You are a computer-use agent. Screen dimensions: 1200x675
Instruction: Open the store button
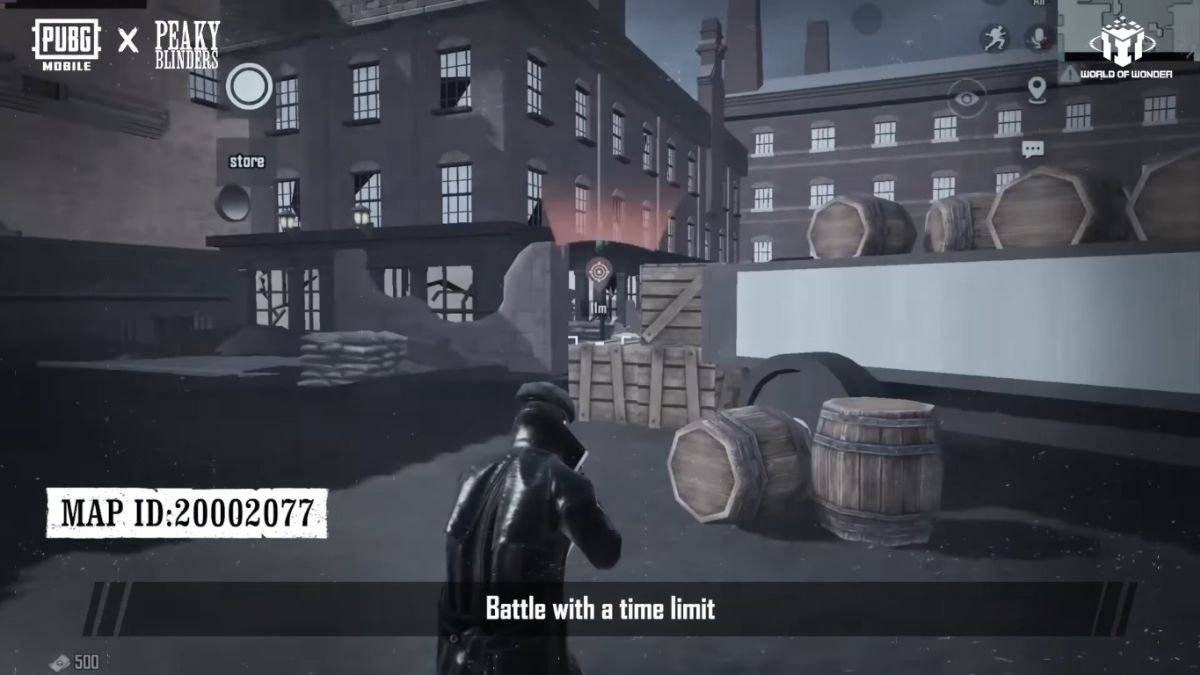point(247,161)
